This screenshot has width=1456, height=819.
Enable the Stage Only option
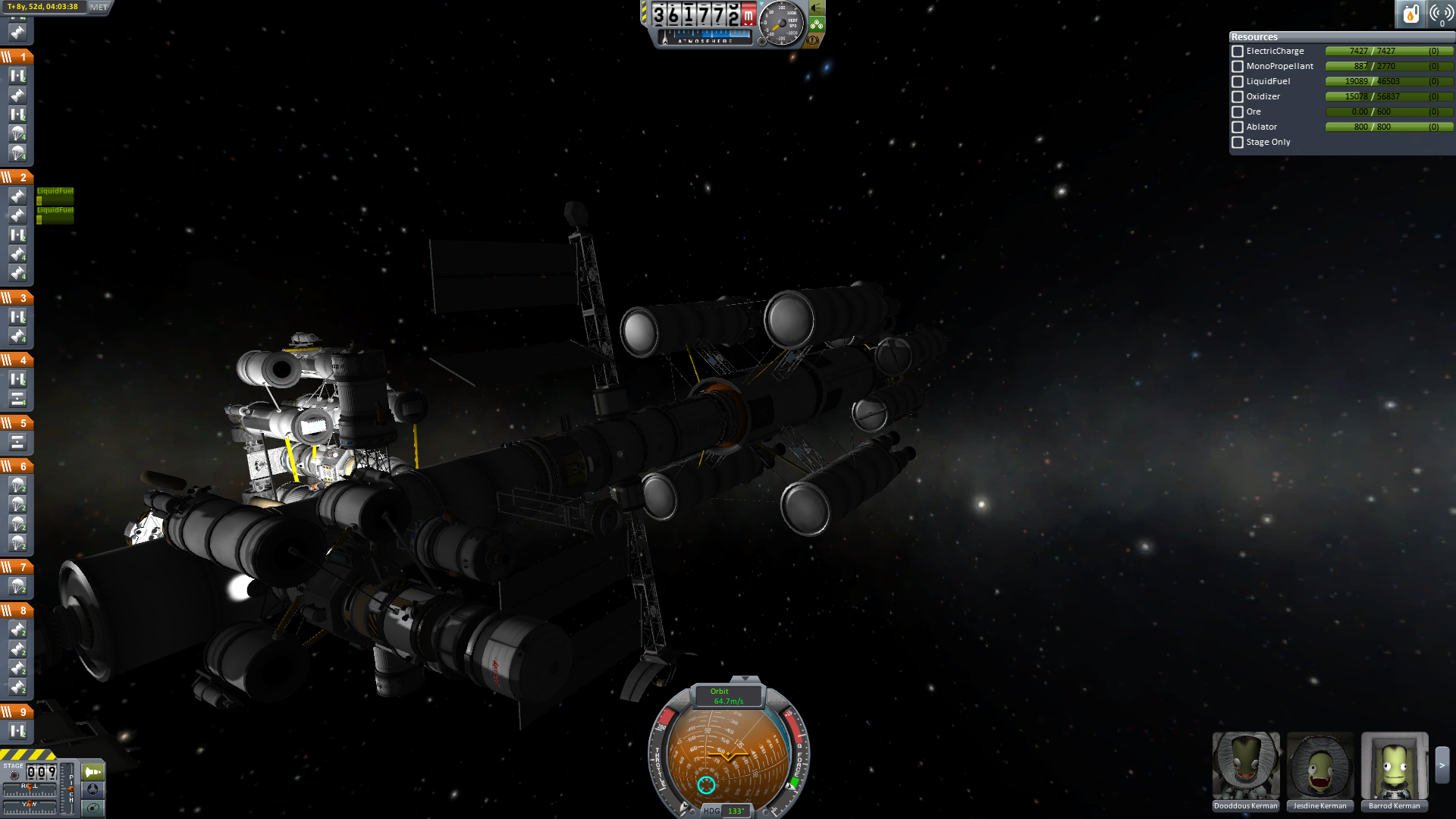(1238, 143)
